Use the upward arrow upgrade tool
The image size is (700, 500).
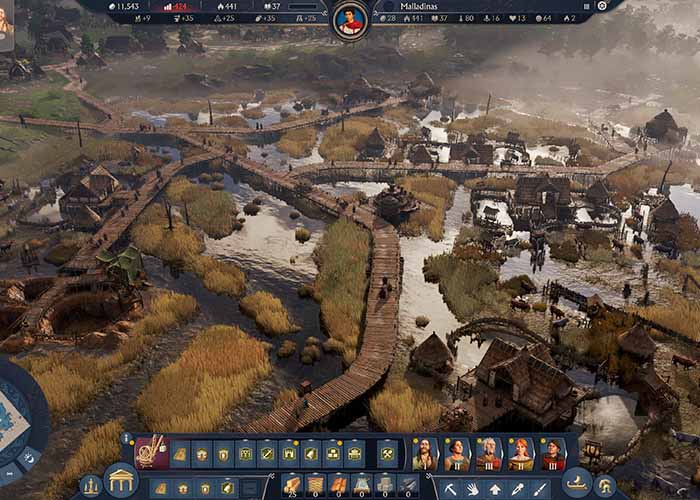(x=495, y=489)
